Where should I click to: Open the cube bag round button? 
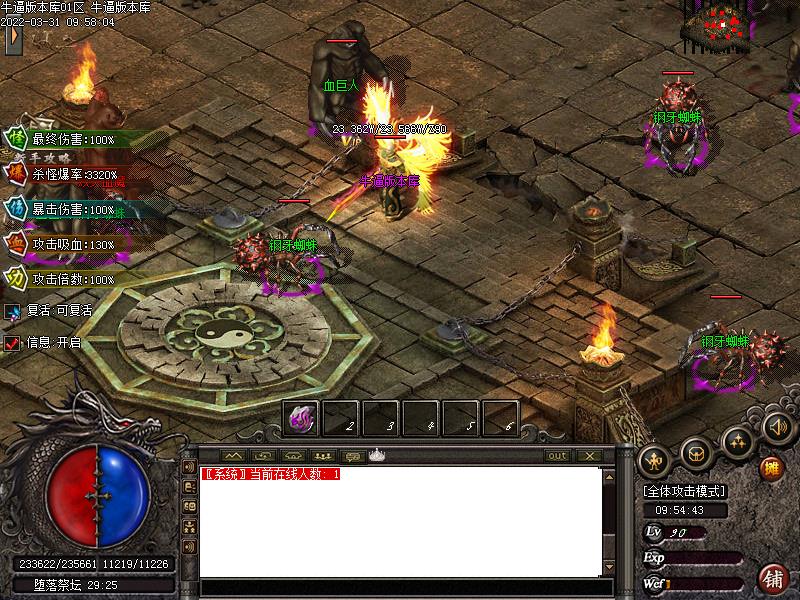(697, 454)
